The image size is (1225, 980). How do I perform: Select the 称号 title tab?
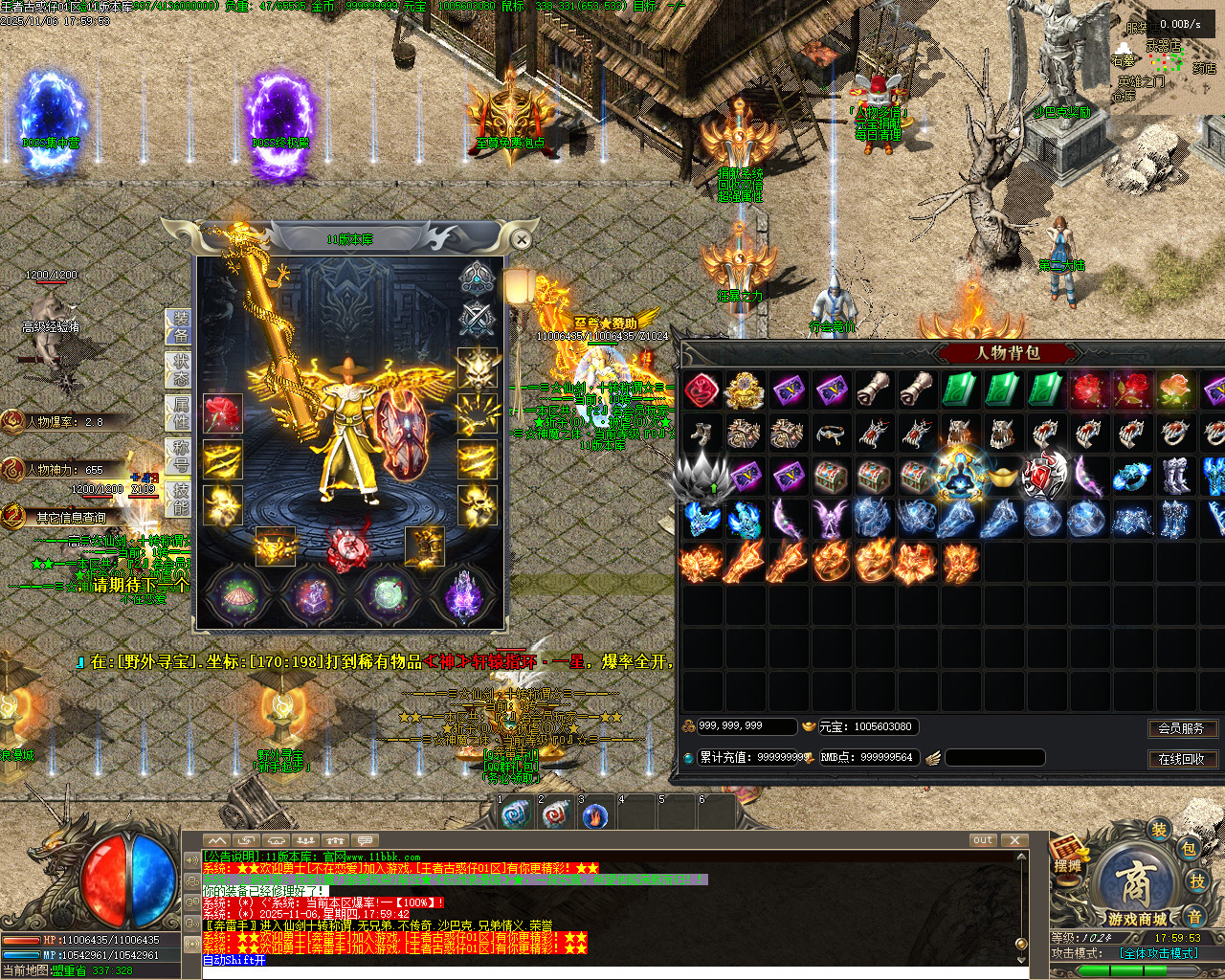click(x=180, y=456)
